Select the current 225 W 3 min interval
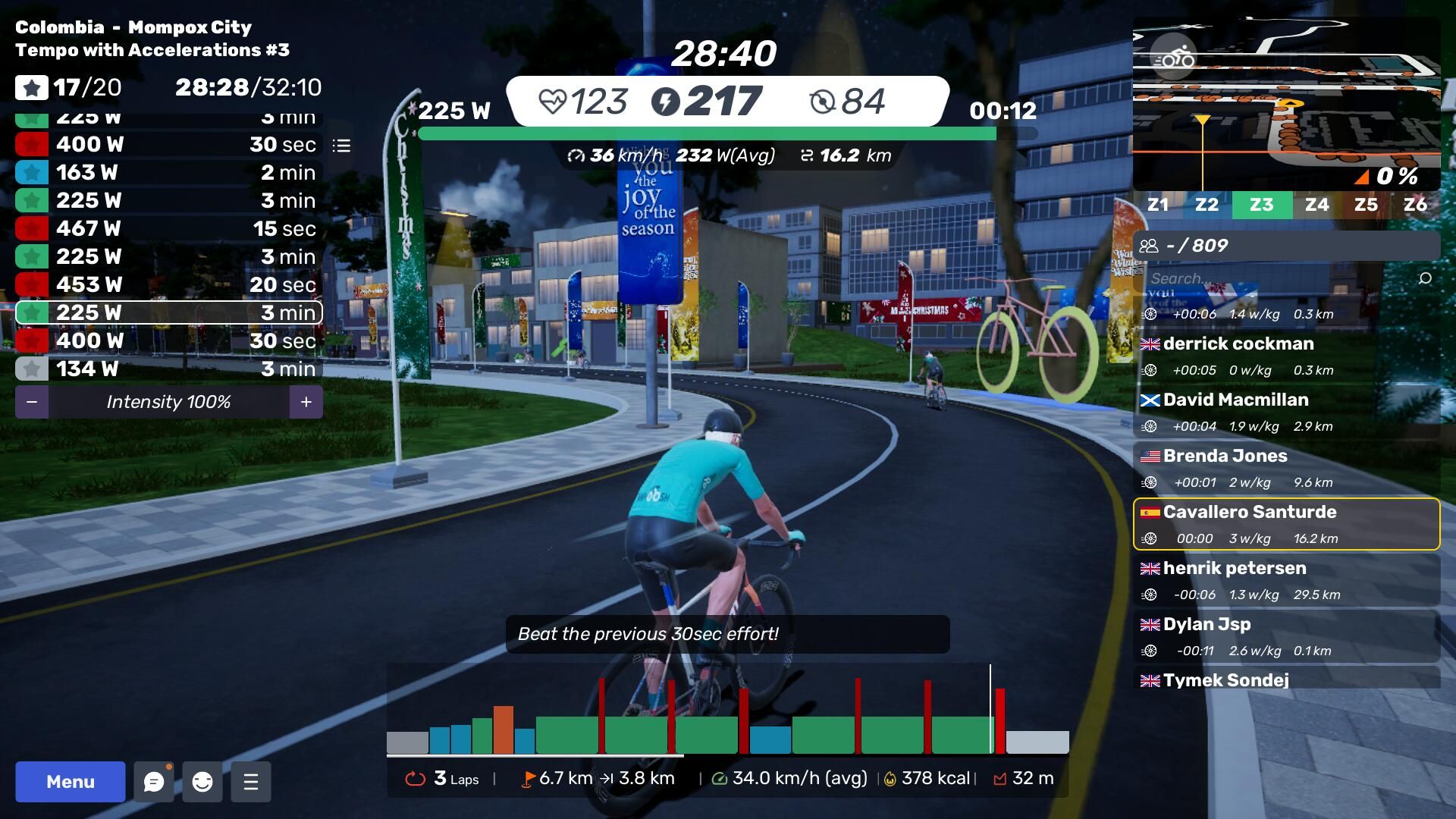This screenshot has width=1456, height=819. 168,312
